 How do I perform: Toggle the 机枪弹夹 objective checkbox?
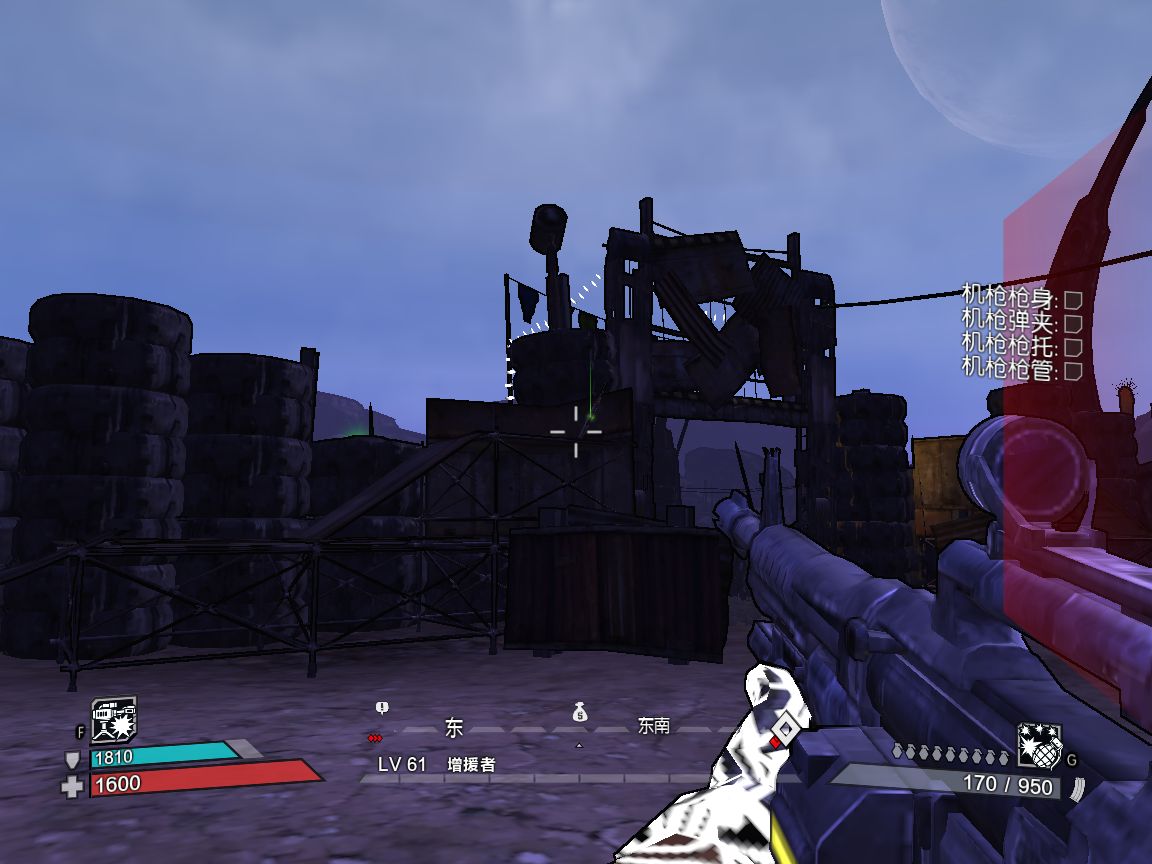pyautogui.click(x=1073, y=323)
